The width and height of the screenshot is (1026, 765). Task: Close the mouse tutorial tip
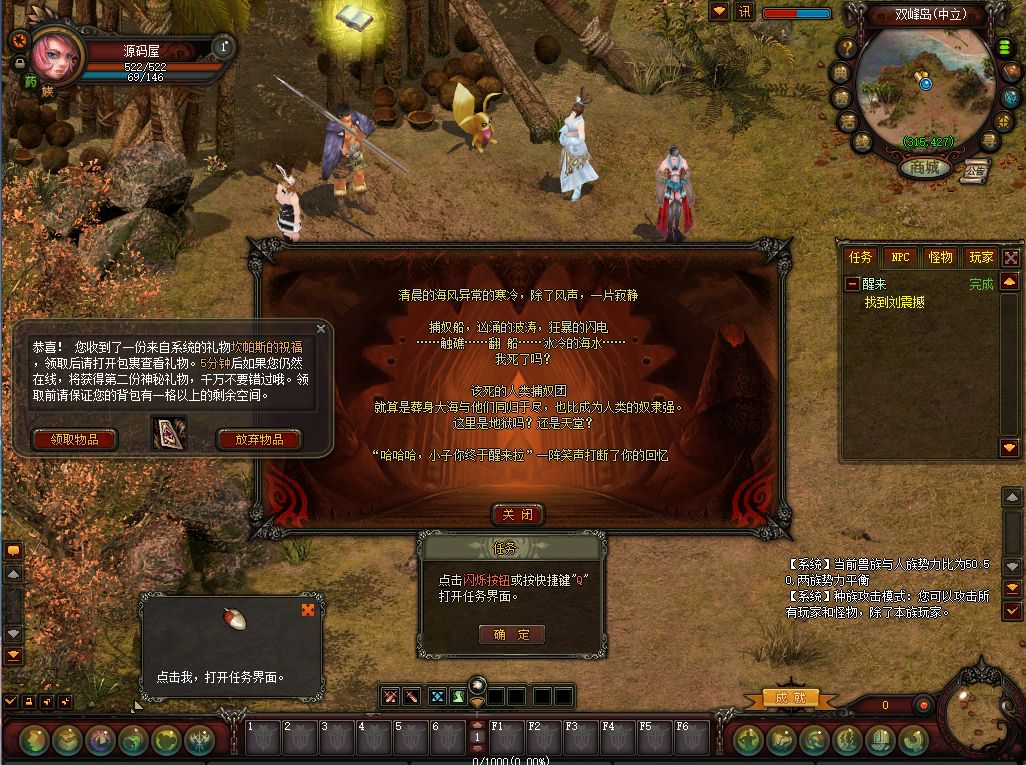click(308, 609)
